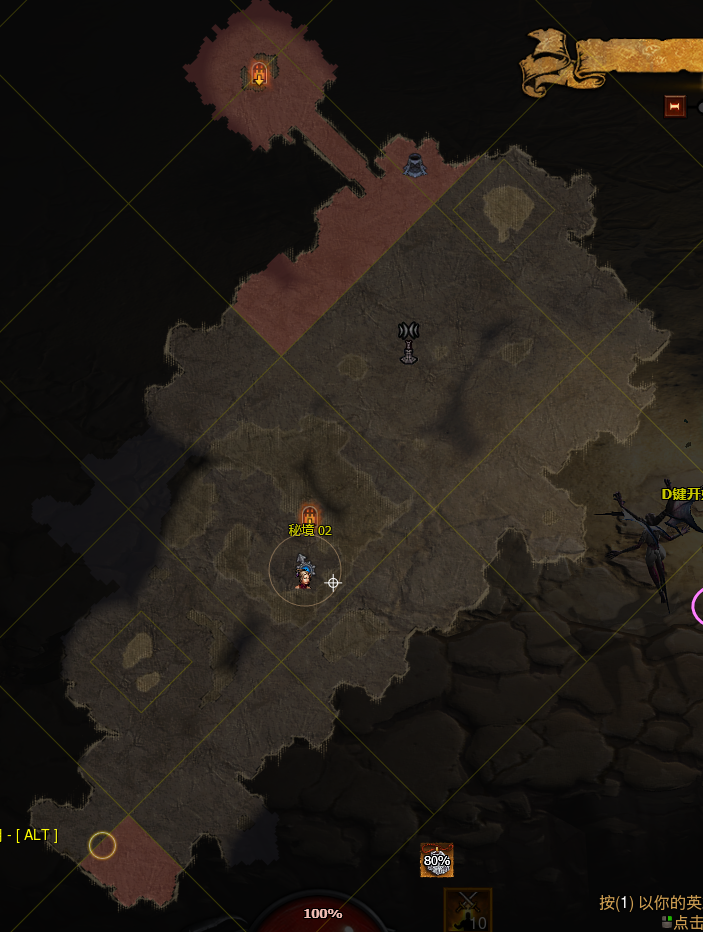703x932 pixels.
Task: Select the 秘境 02 portal marker
Action: click(309, 516)
